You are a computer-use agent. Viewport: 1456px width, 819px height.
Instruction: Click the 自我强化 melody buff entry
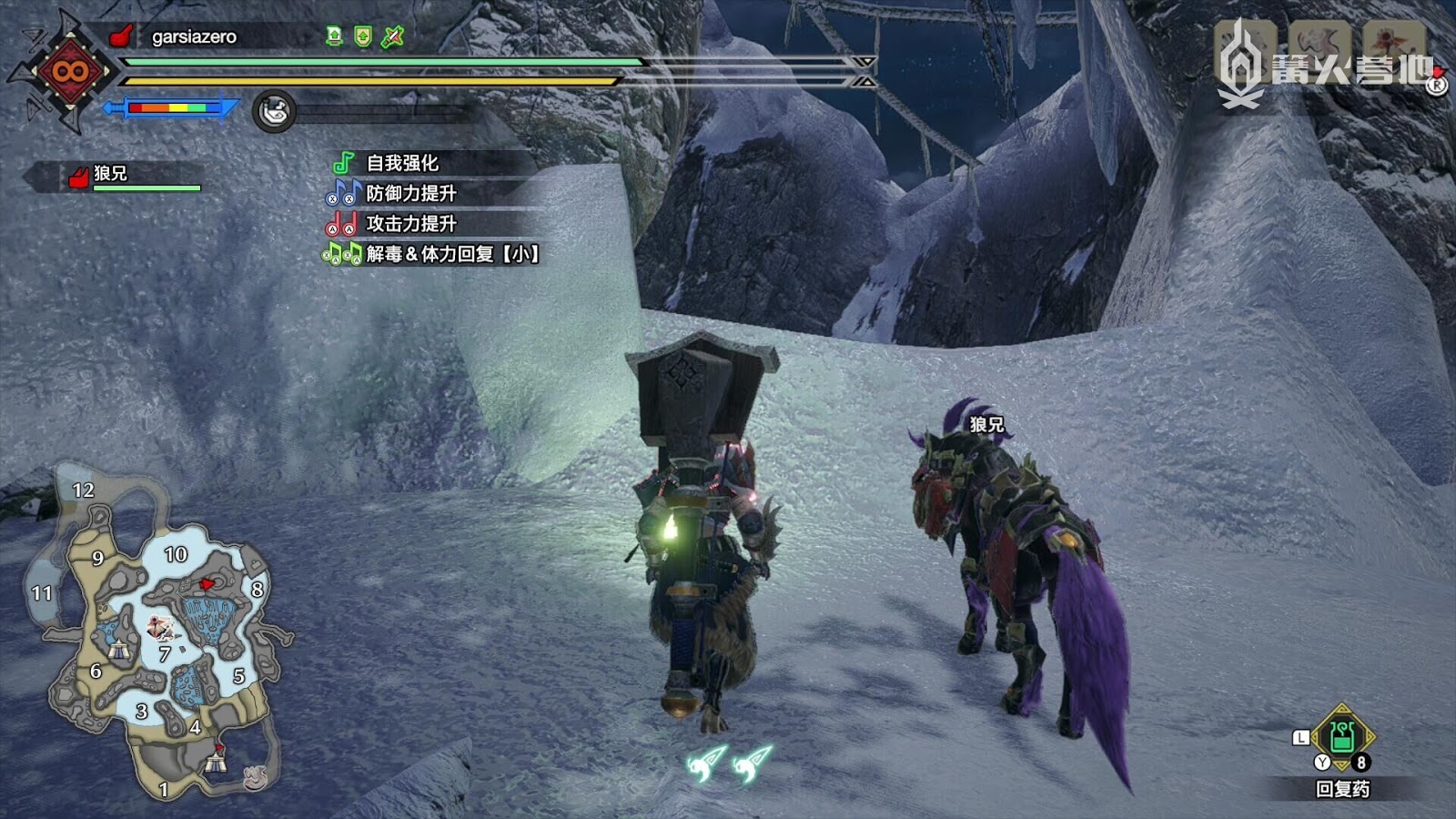point(401,163)
